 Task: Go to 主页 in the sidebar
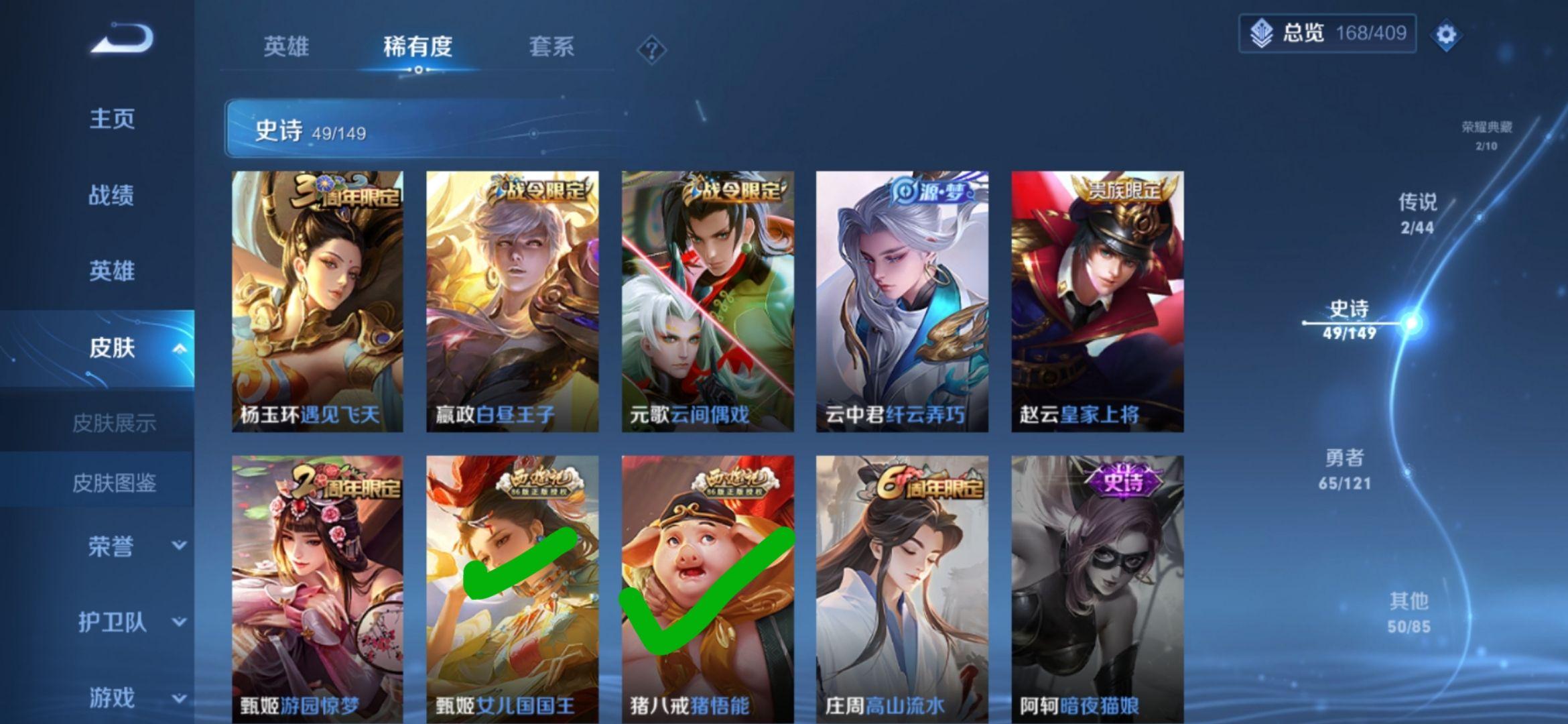(112, 119)
